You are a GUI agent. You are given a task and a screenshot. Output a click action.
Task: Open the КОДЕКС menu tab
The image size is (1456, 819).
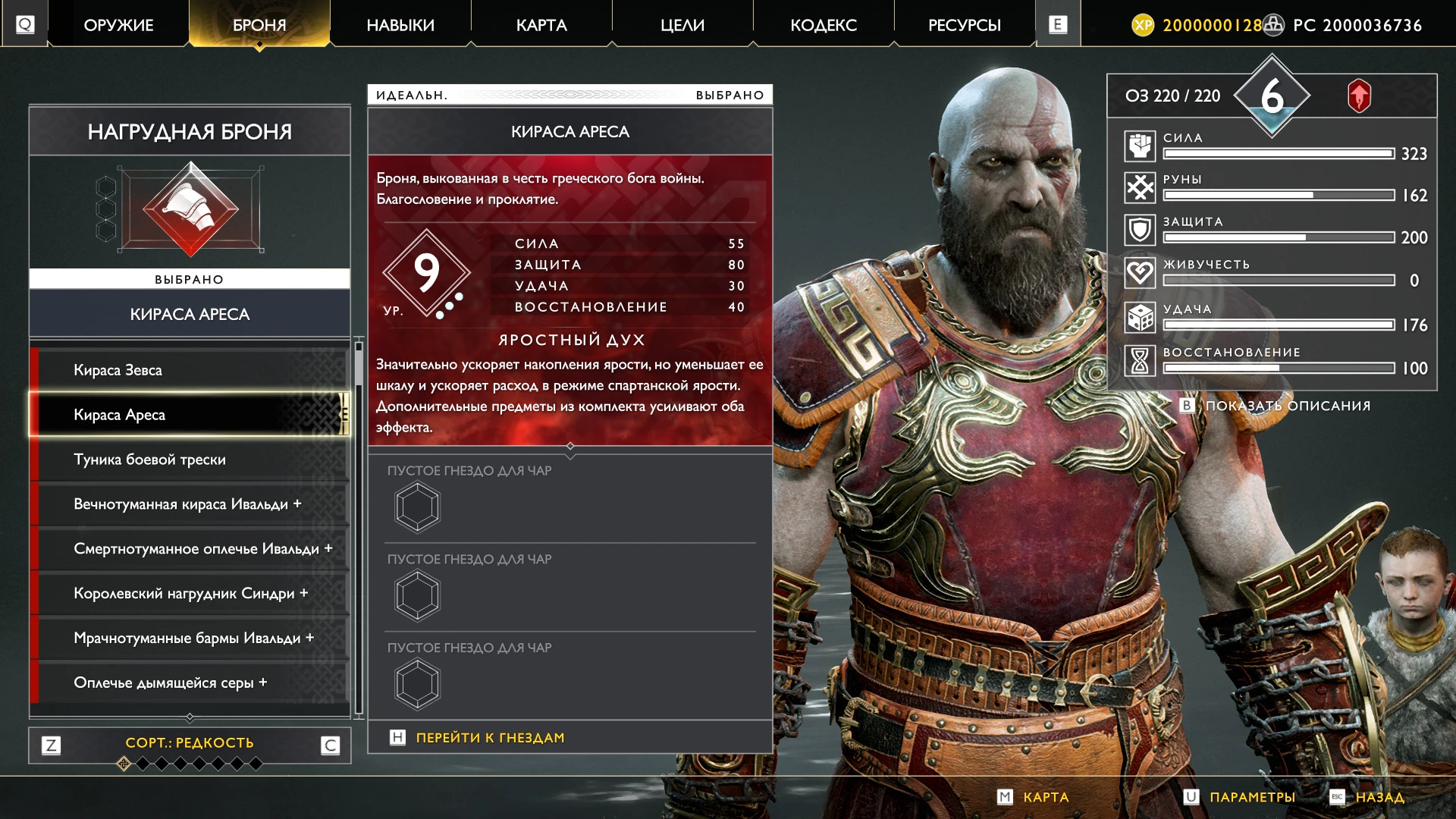(x=824, y=24)
